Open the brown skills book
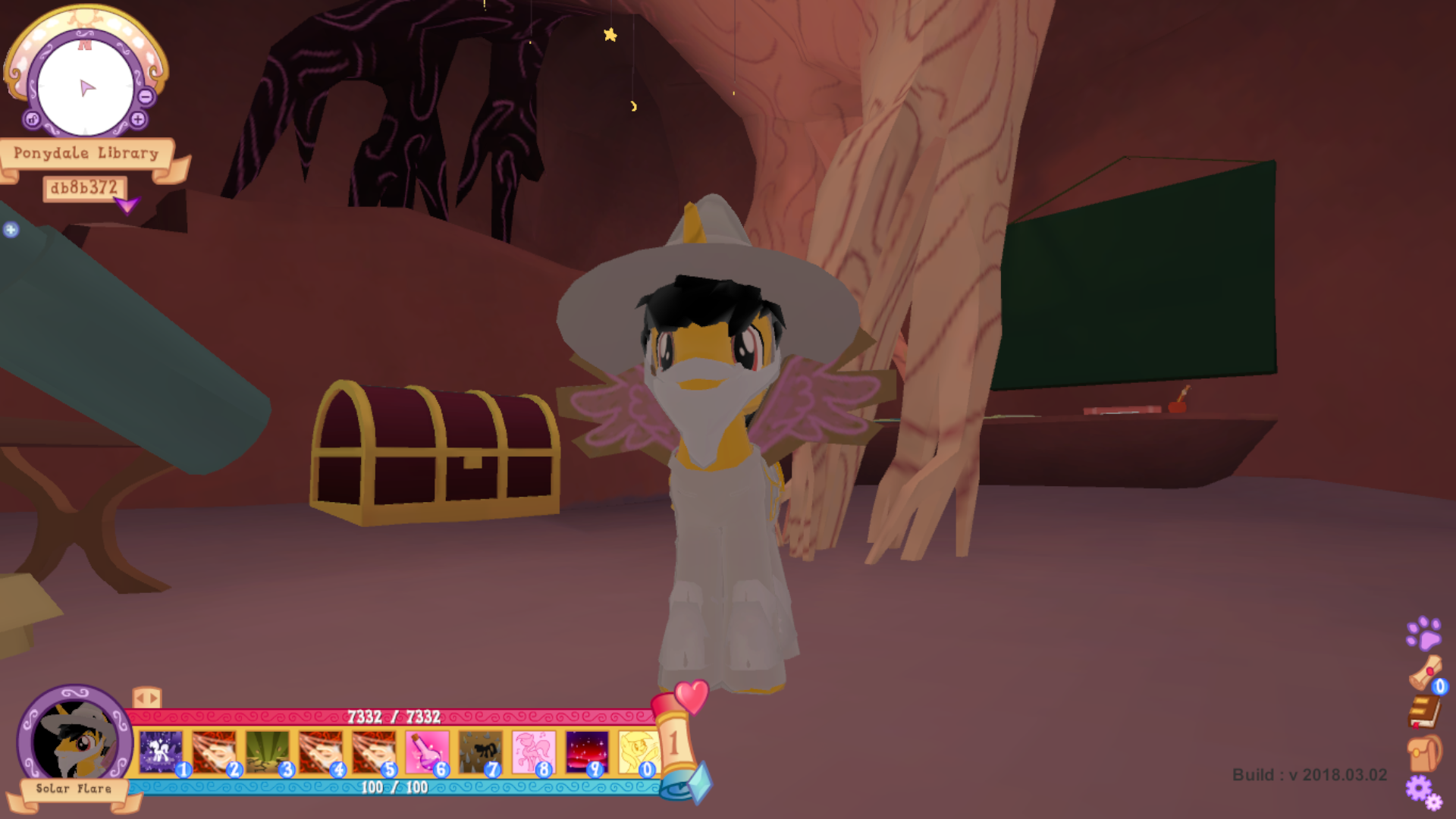 [1425, 711]
